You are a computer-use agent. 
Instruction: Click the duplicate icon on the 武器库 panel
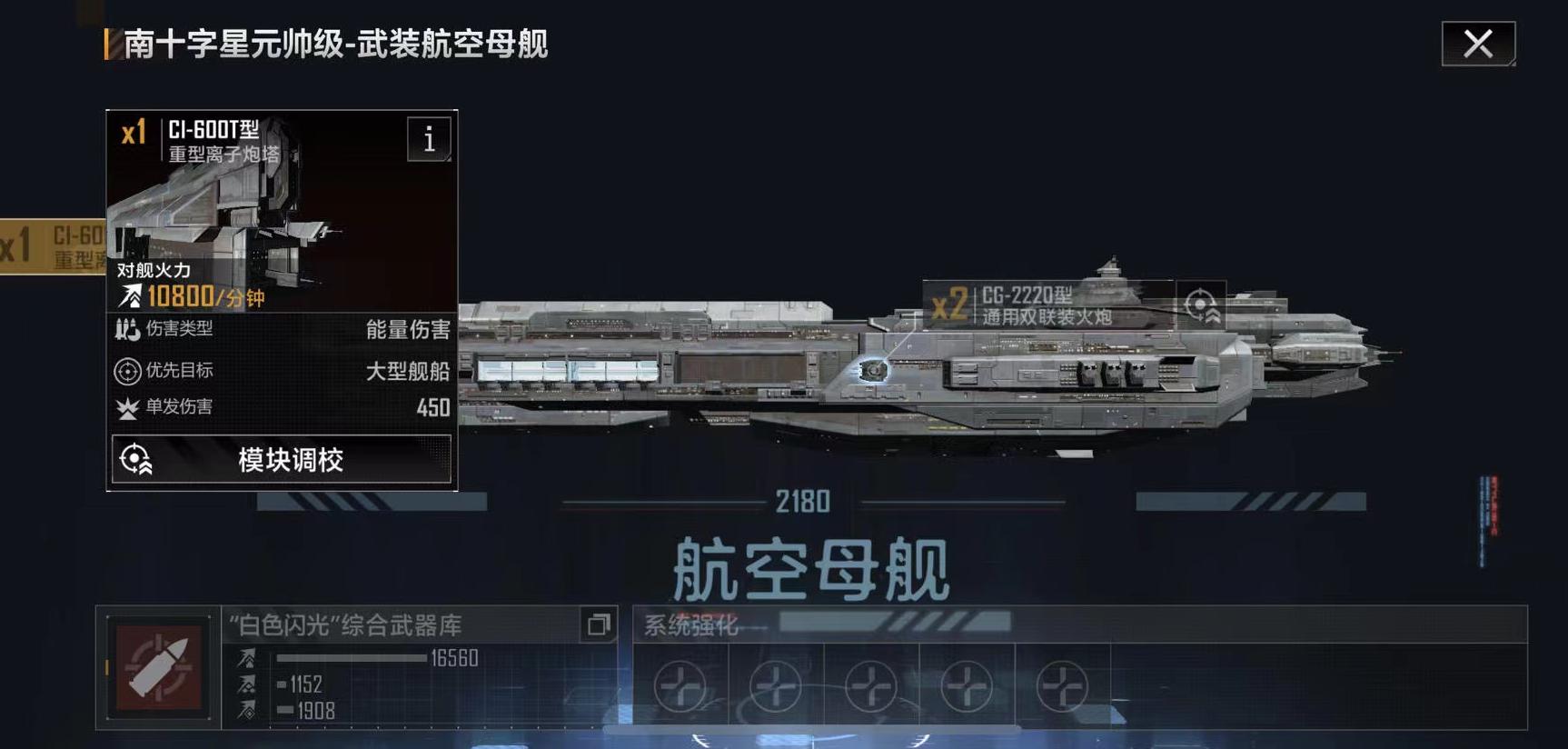(x=599, y=624)
